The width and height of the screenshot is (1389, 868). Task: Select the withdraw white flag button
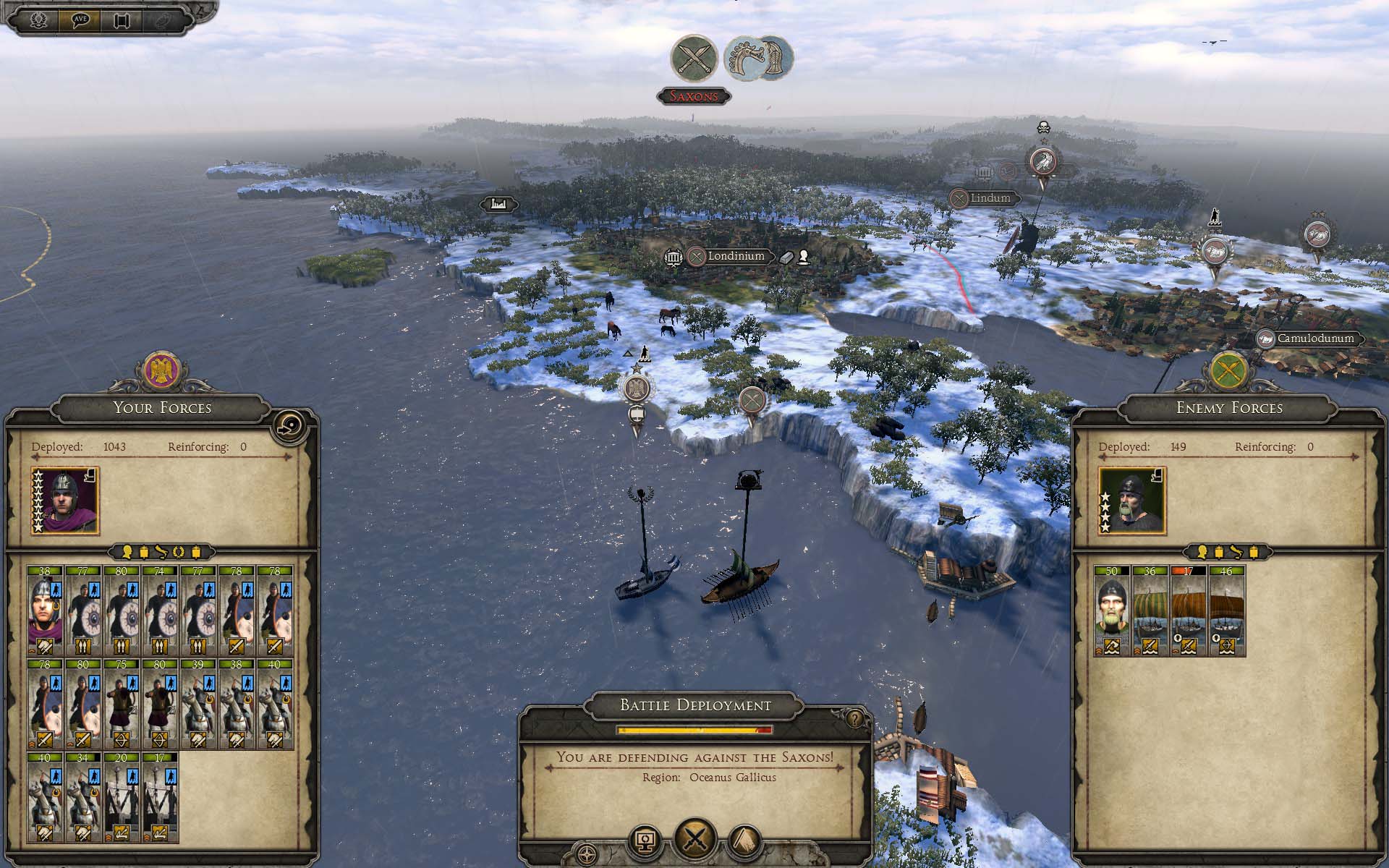click(x=744, y=842)
